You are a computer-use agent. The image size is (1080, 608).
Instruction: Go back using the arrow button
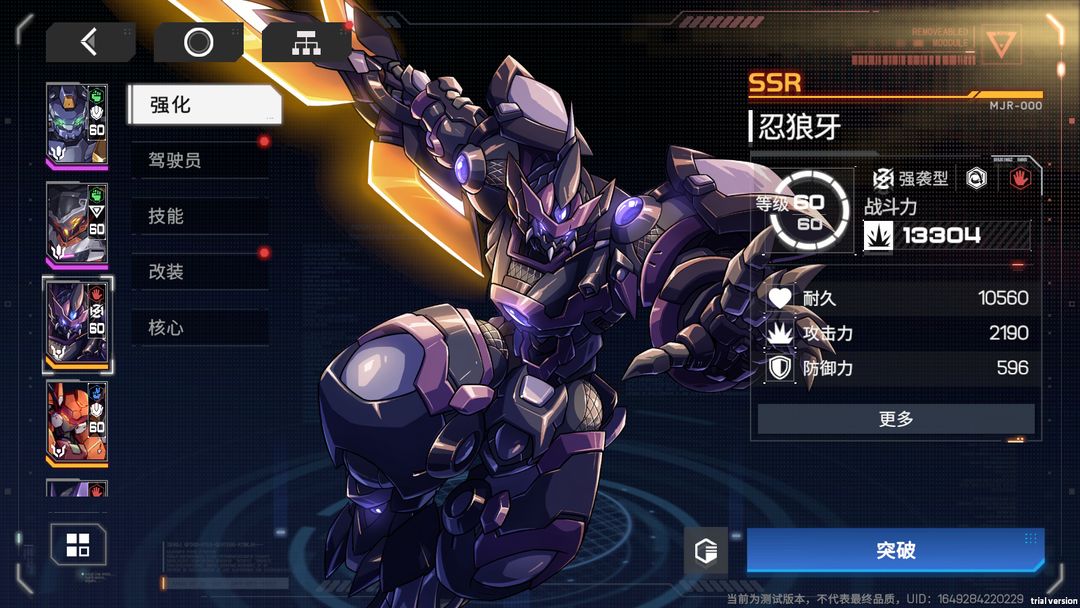(x=90, y=42)
